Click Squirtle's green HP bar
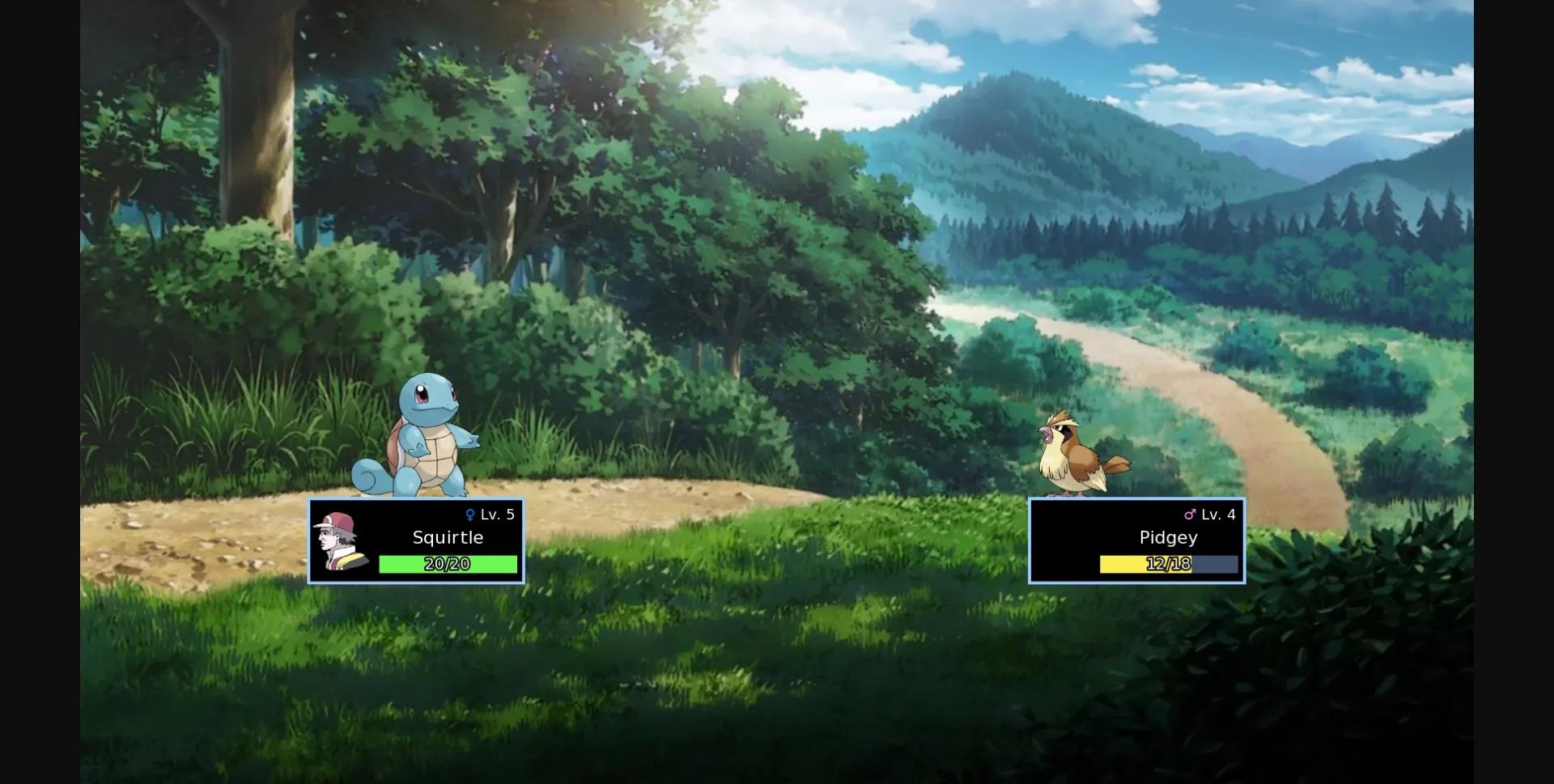1554x784 pixels. coord(448,564)
